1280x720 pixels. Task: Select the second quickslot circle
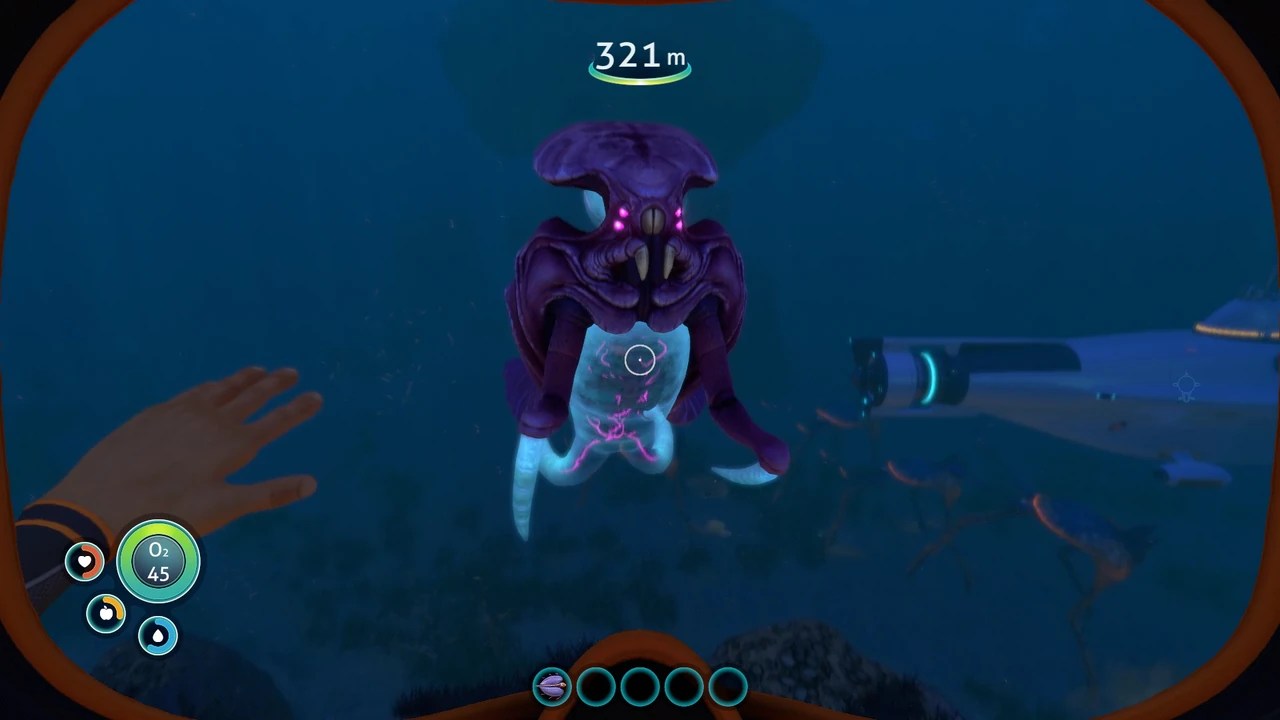(x=594, y=686)
